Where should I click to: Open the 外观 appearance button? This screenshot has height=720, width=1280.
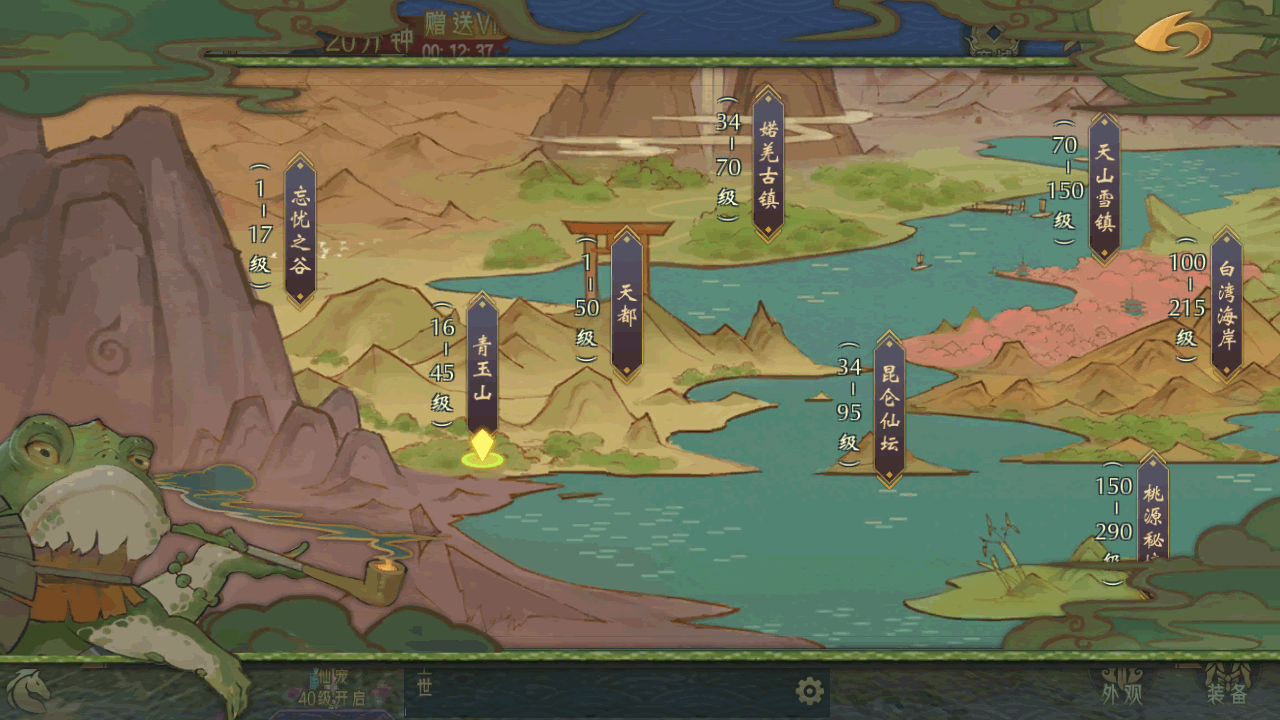tap(1121, 690)
